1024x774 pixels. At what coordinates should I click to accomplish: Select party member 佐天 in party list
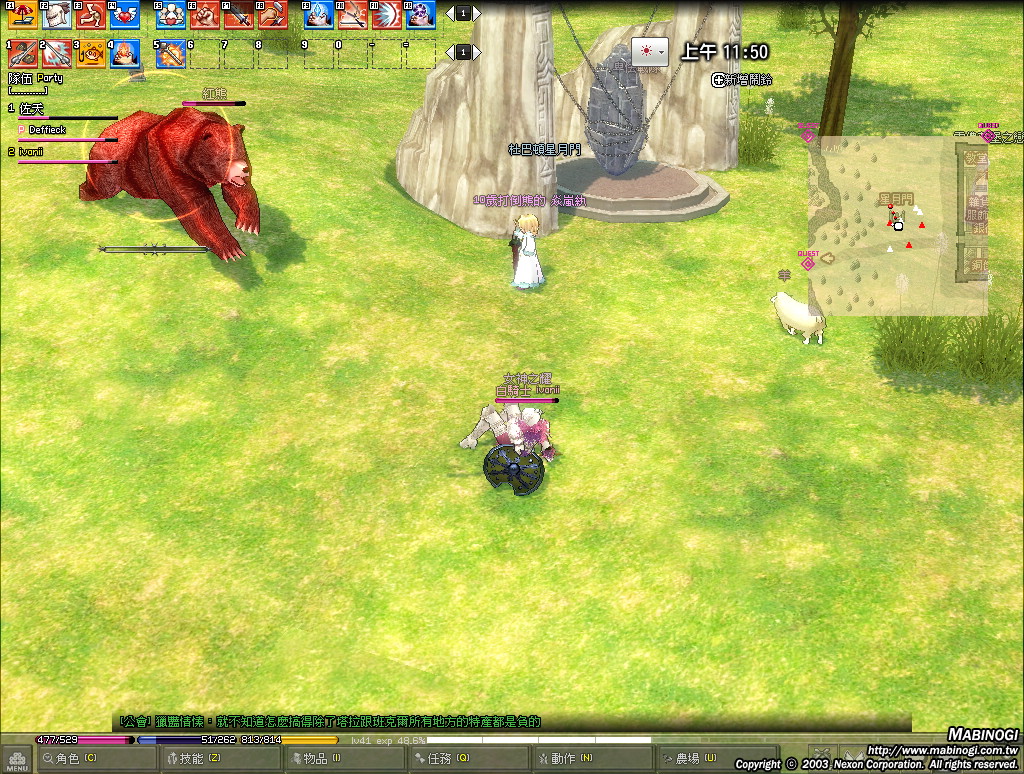(33, 108)
